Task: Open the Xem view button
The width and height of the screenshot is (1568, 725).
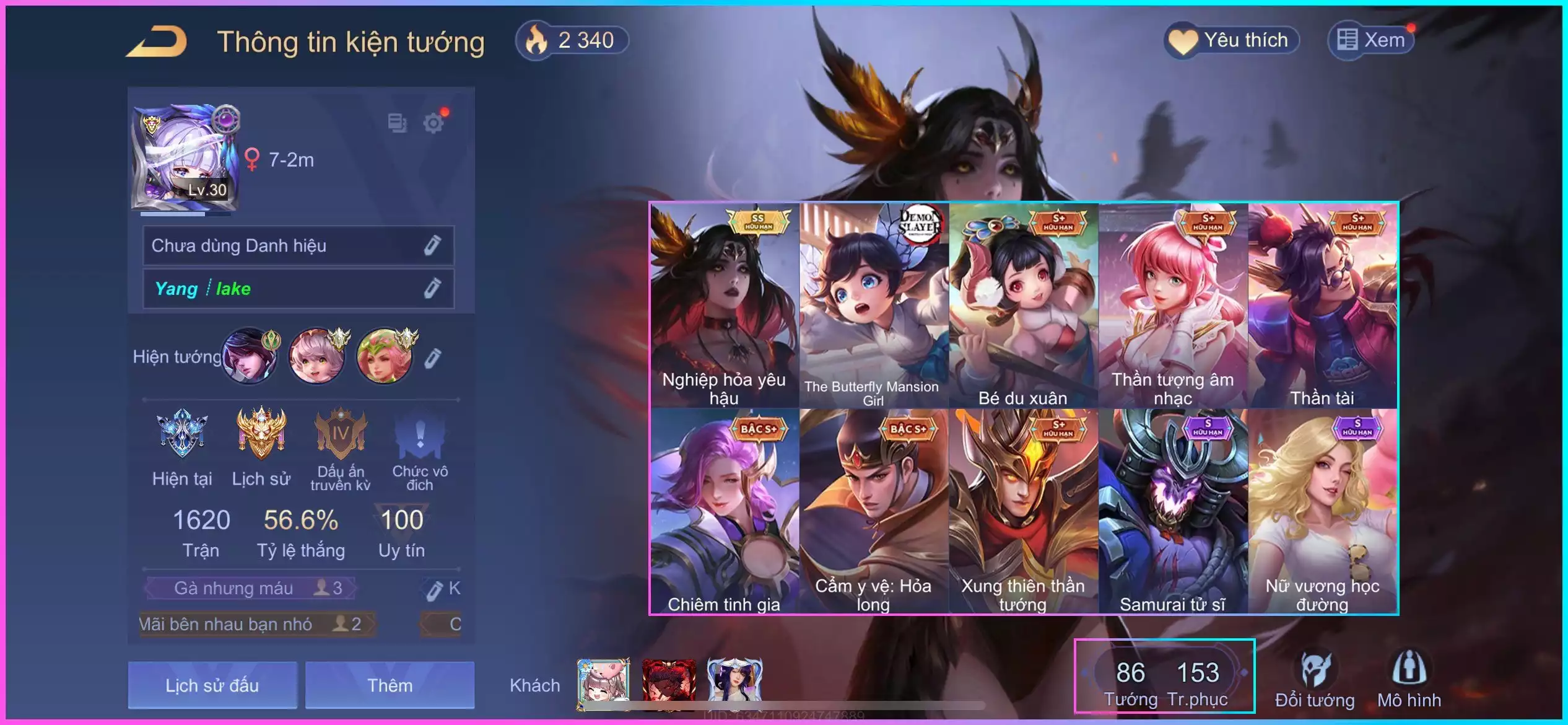Action: point(1371,41)
